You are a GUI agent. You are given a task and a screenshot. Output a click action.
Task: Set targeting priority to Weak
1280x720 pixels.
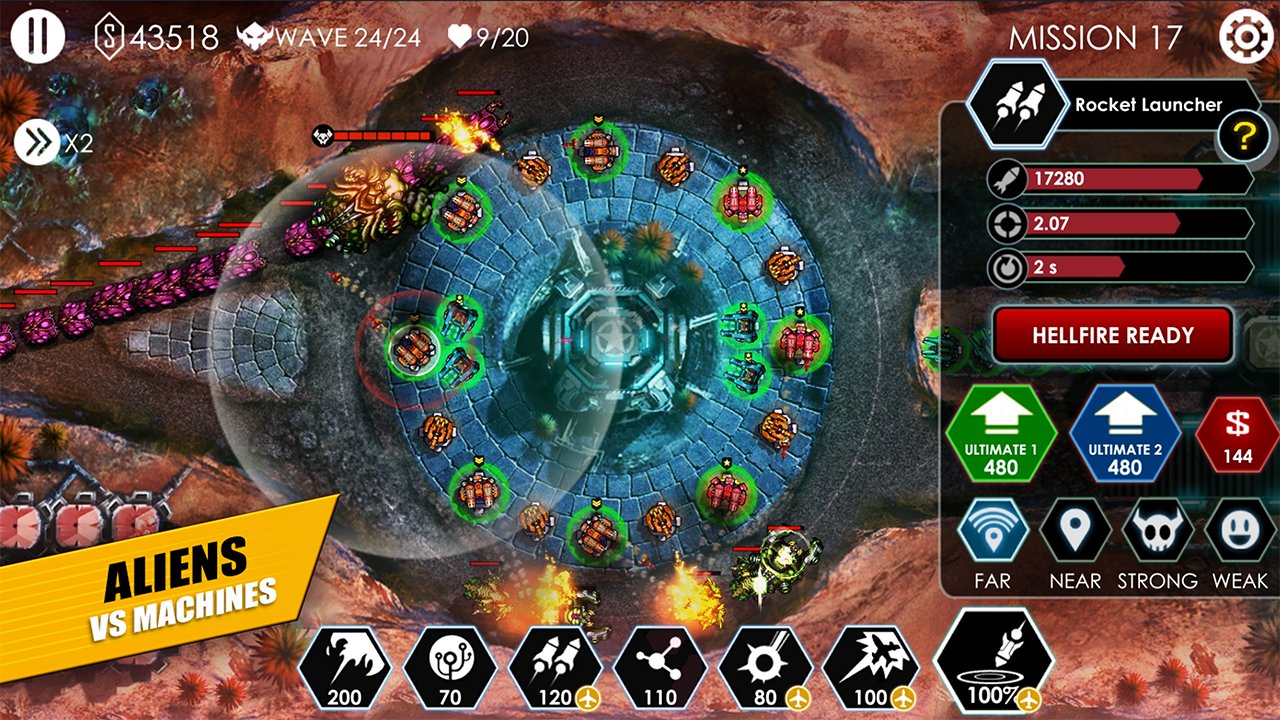1239,531
